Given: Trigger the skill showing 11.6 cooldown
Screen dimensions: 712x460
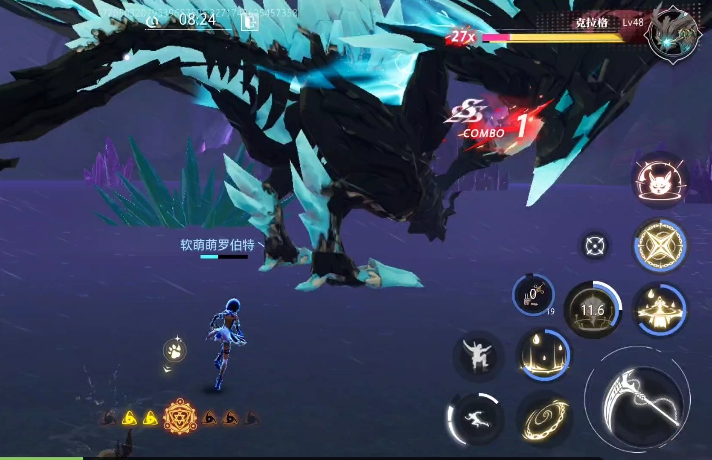Looking at the screenshot, I should coord(593,310).
